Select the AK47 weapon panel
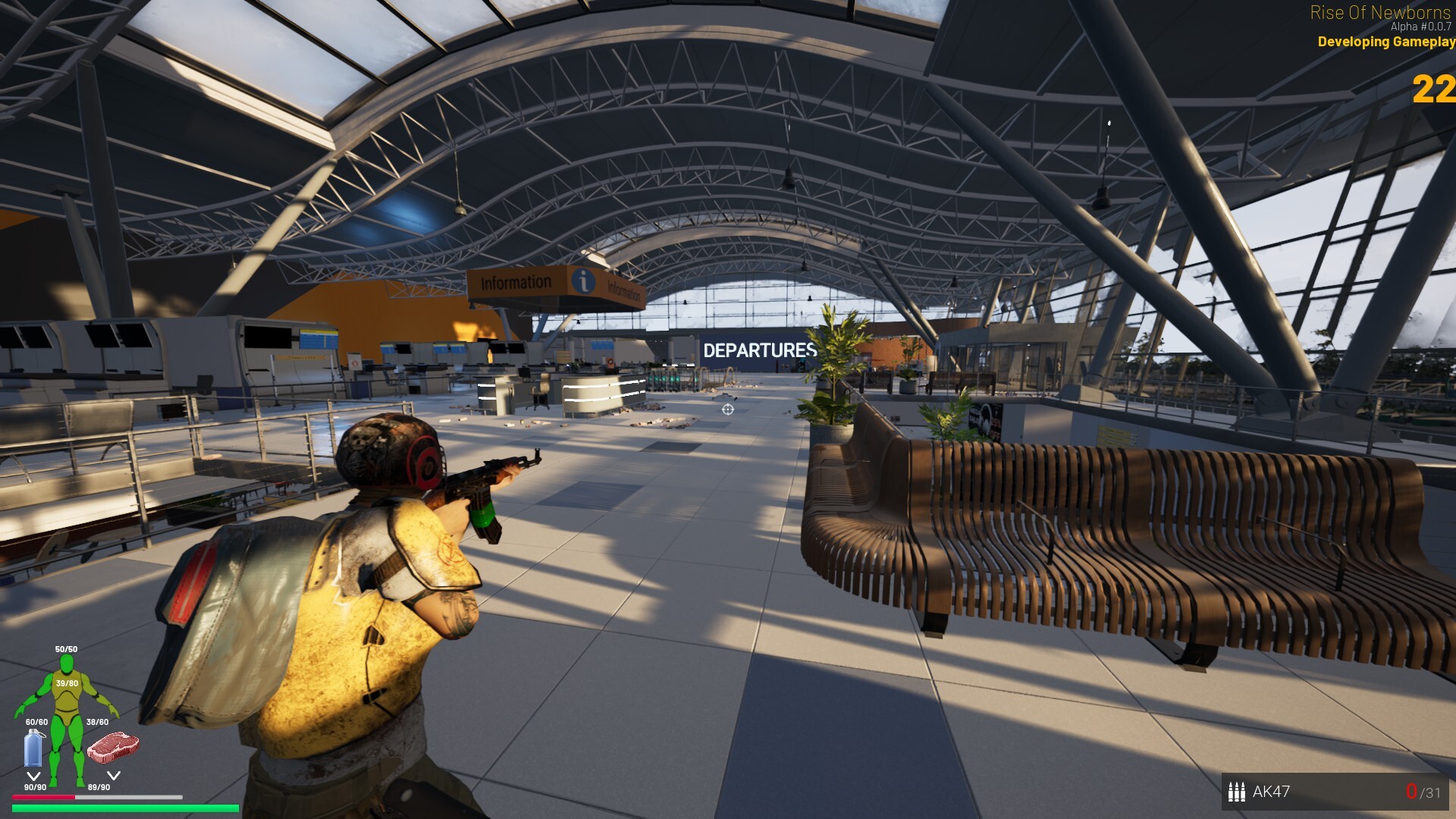This screenshot has height=819, width=1456. click(1335, 792)
